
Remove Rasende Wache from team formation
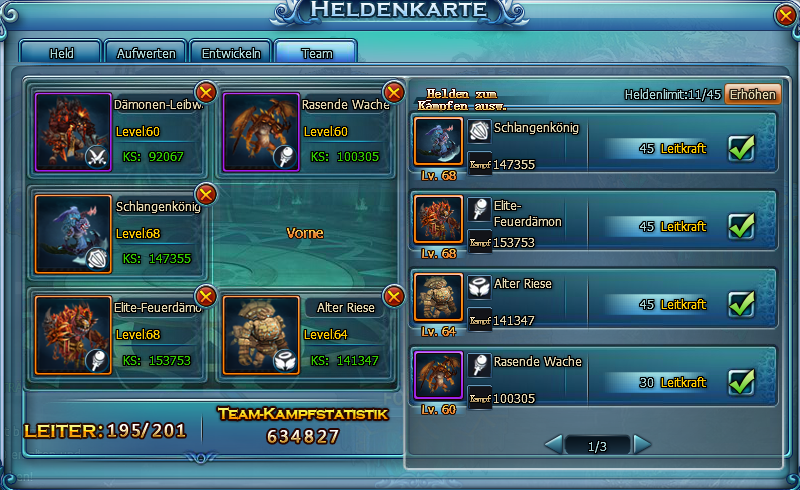tap(394, 93)
